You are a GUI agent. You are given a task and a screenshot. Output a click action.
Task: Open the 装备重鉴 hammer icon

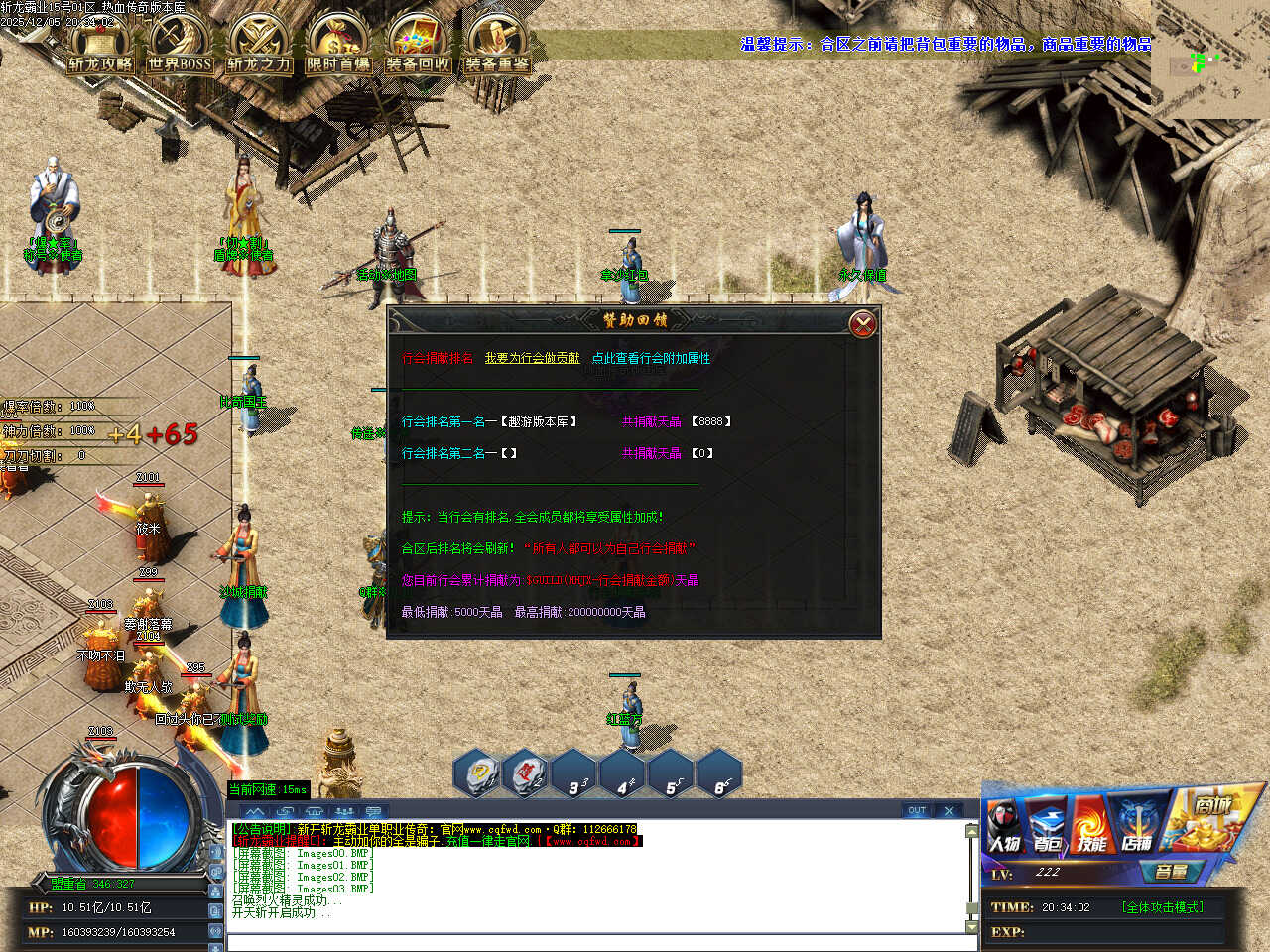[x=497, y=45]
